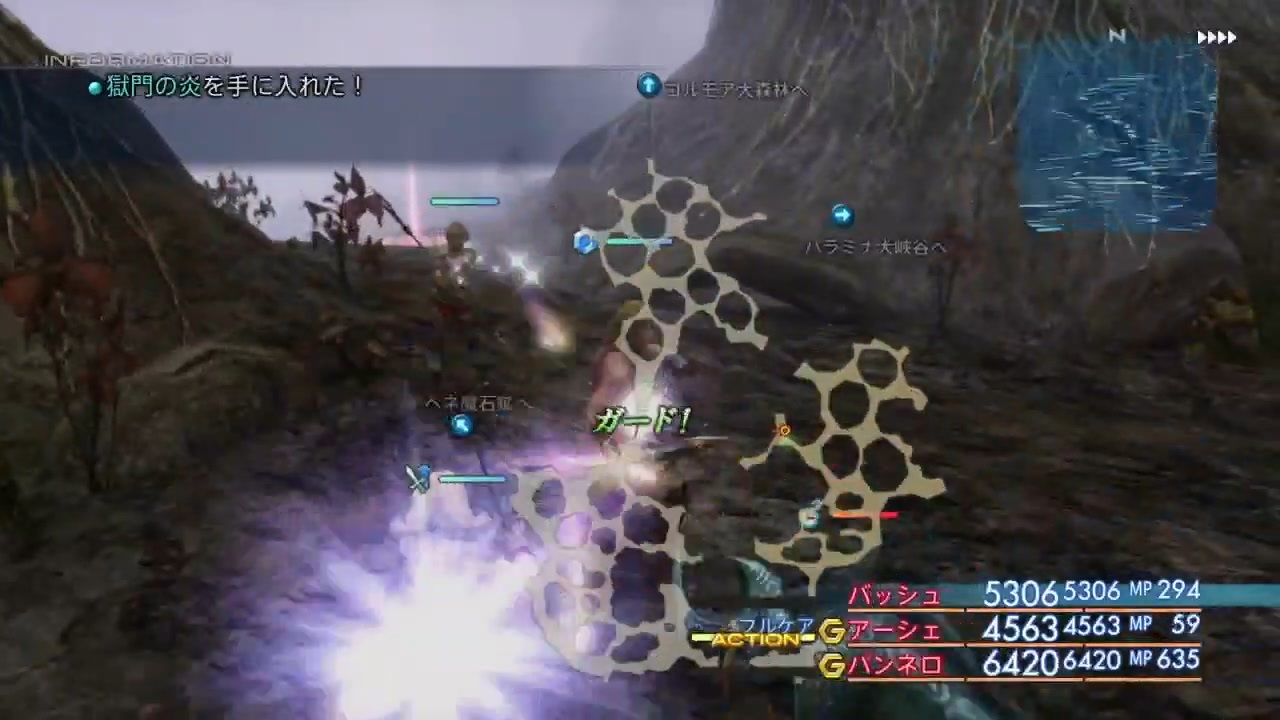
Task: Click the G guest icon beside アーシェ
Action: 831,631
